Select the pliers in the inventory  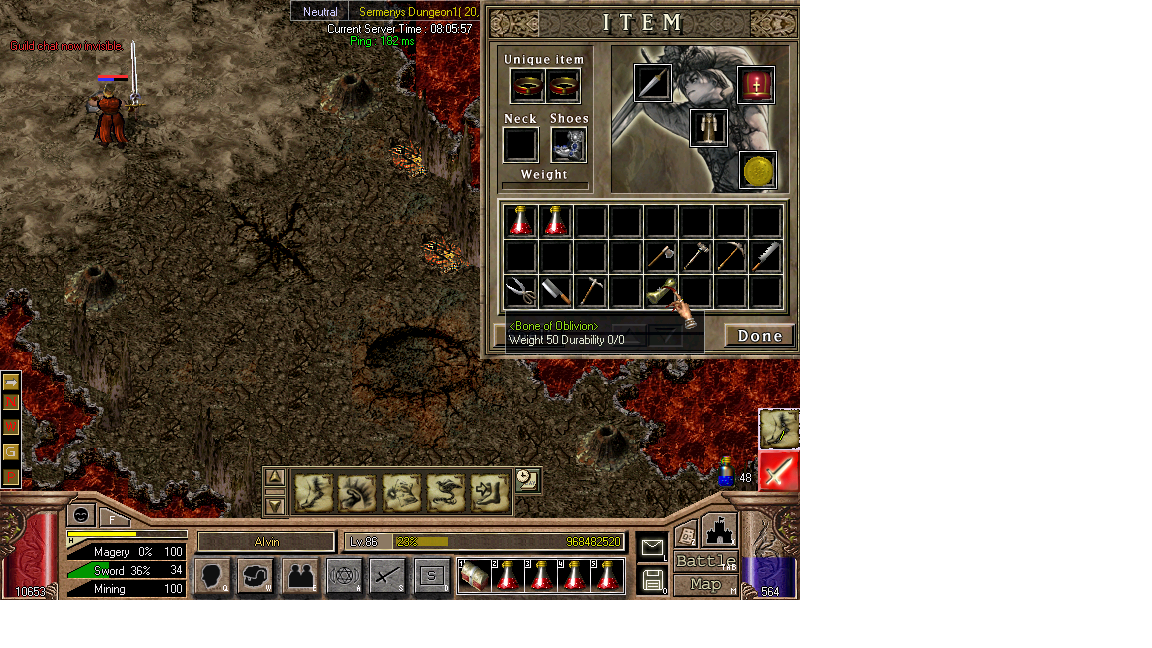click(x=520, y=292)
